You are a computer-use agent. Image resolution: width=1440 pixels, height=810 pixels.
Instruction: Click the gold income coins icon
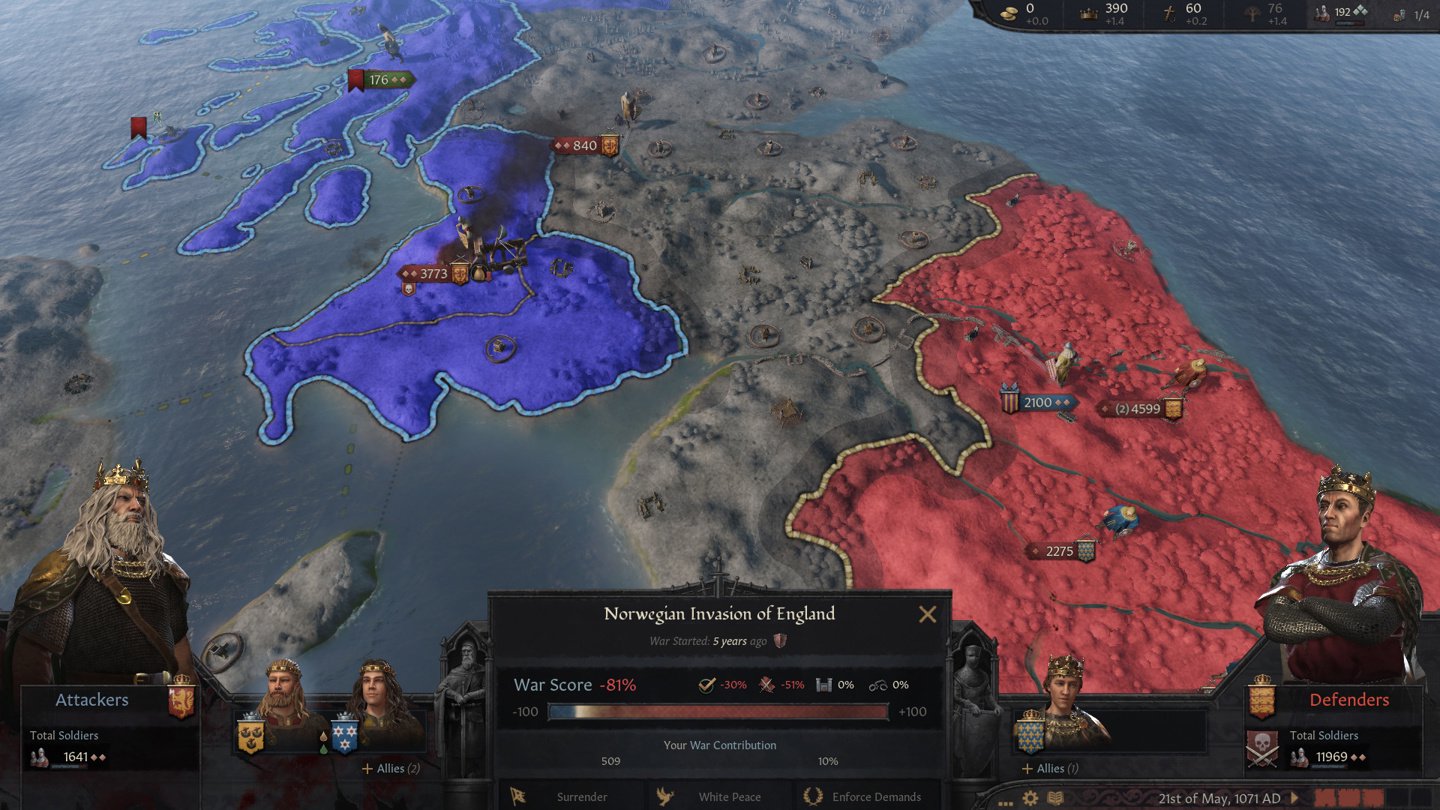click(x=1008, y=13)
